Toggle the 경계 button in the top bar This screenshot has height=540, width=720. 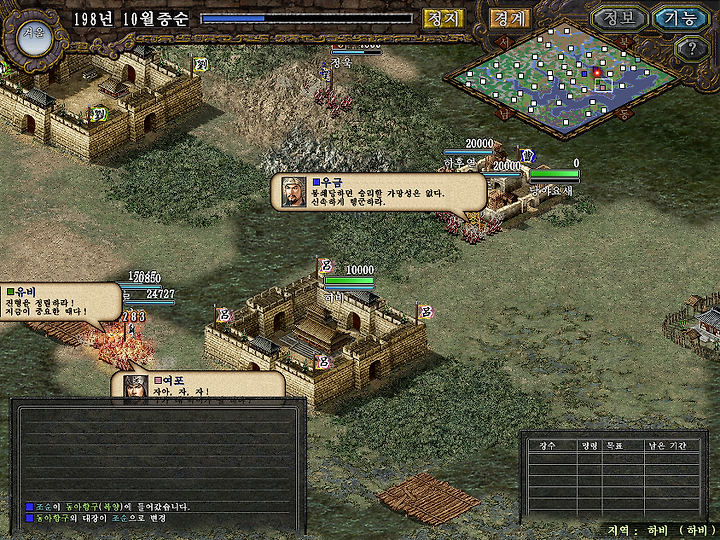click(x=509, y=18)
